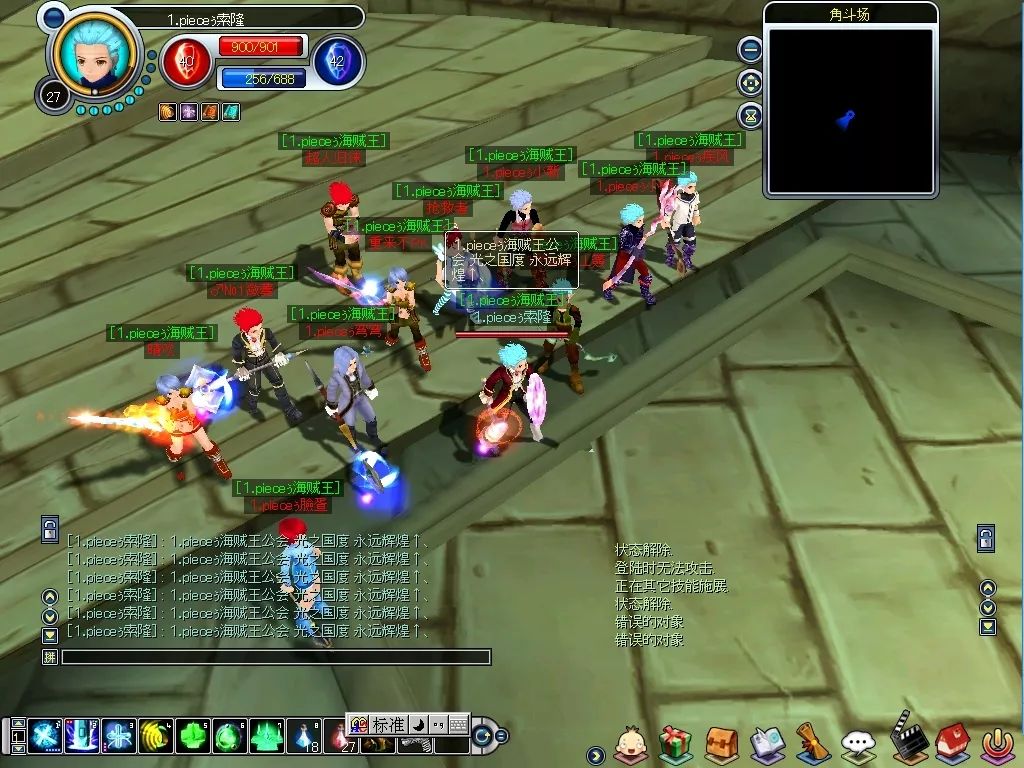Cast the green cross skill in slot 5
1024x768 pixels.
click(191, 736)
